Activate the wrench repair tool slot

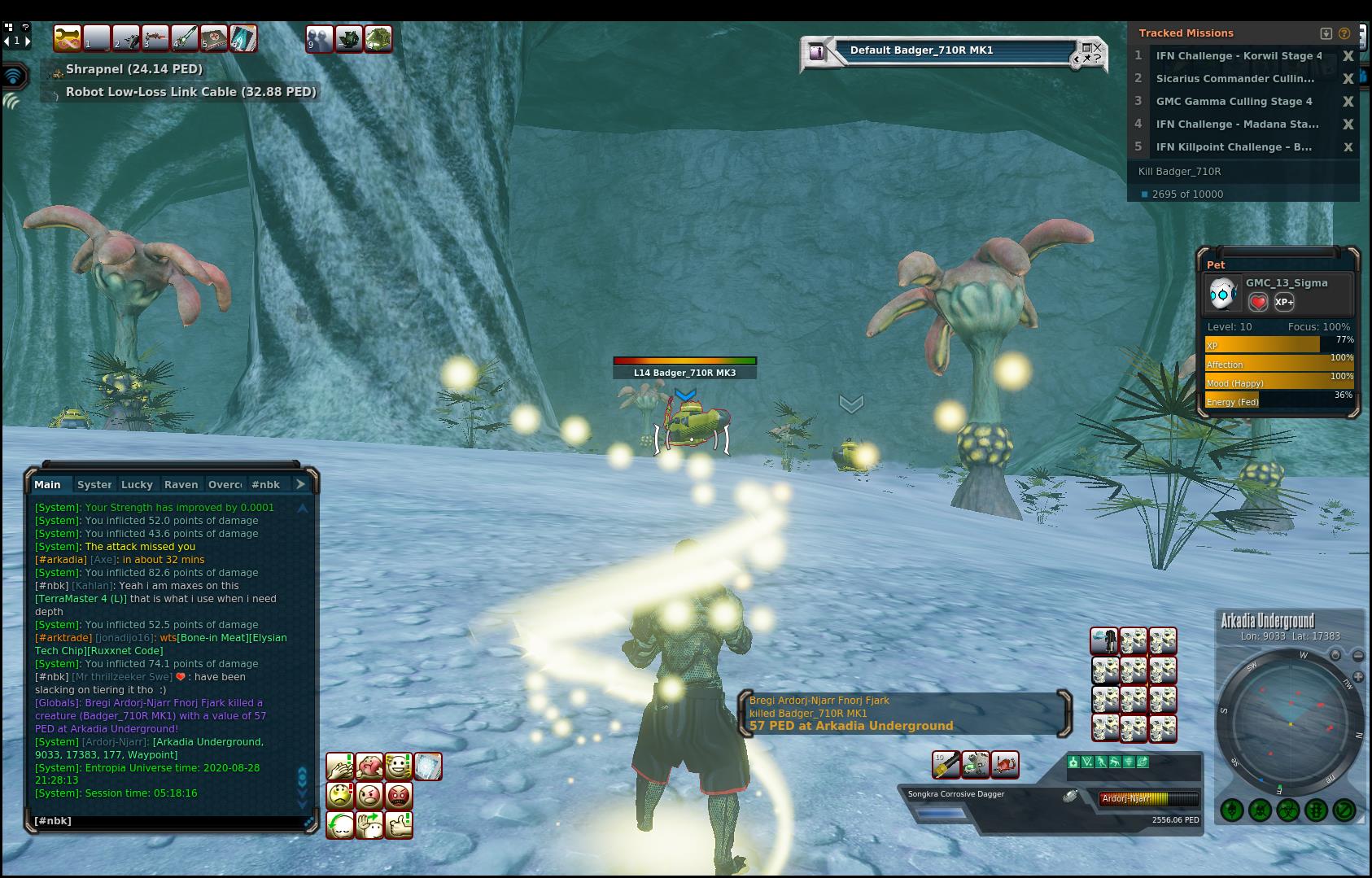[68, 38]
